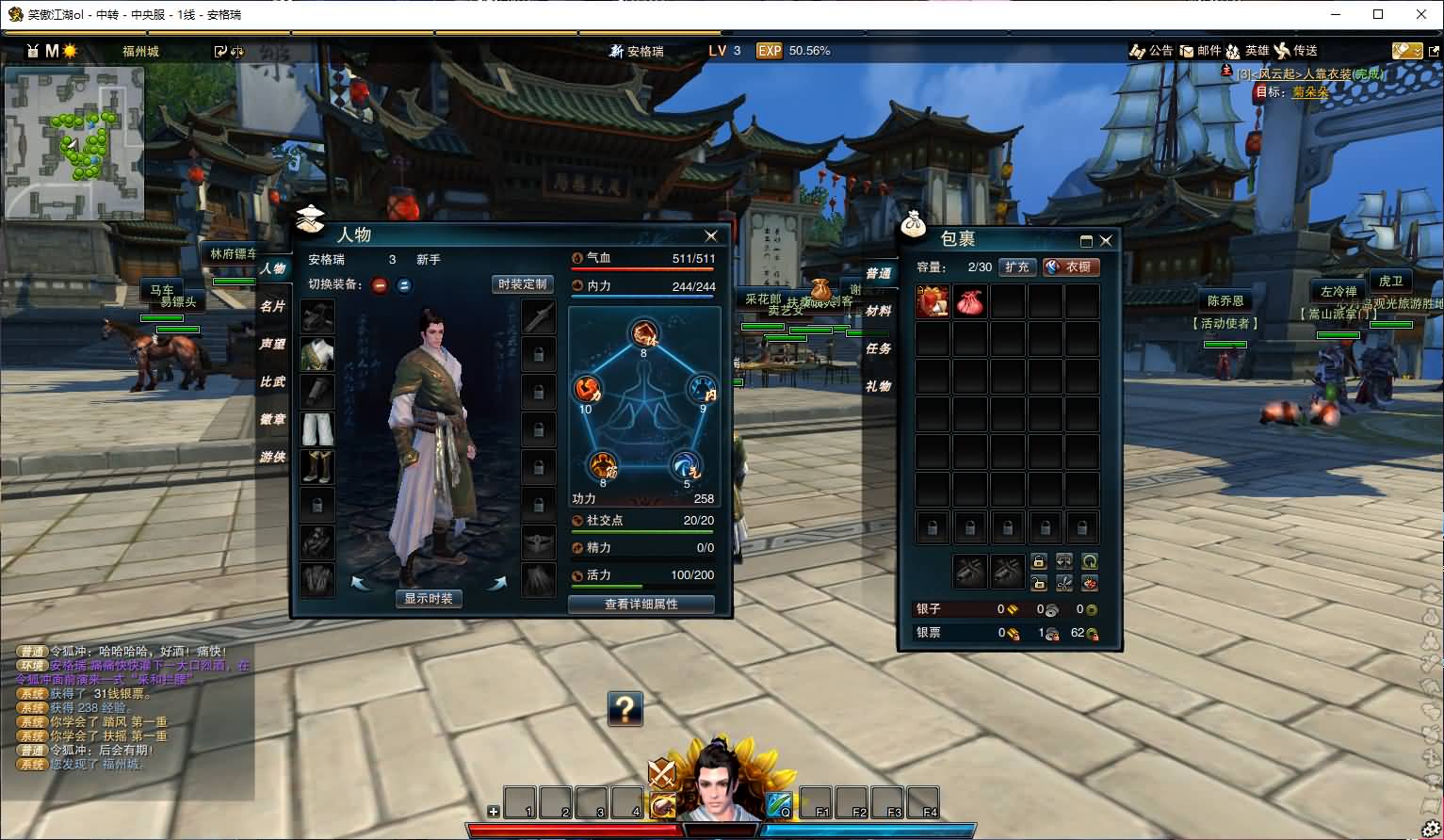Viewport: 1444px width, 840px height.
Task: Open the 时装定制 costume customization
Action: point(522,284)
